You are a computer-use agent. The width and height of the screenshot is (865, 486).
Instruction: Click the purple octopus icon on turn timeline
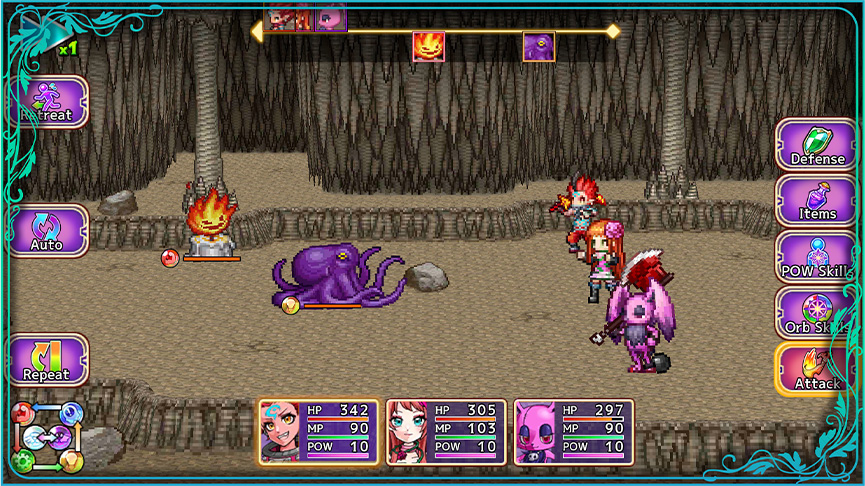coord(539,47)
